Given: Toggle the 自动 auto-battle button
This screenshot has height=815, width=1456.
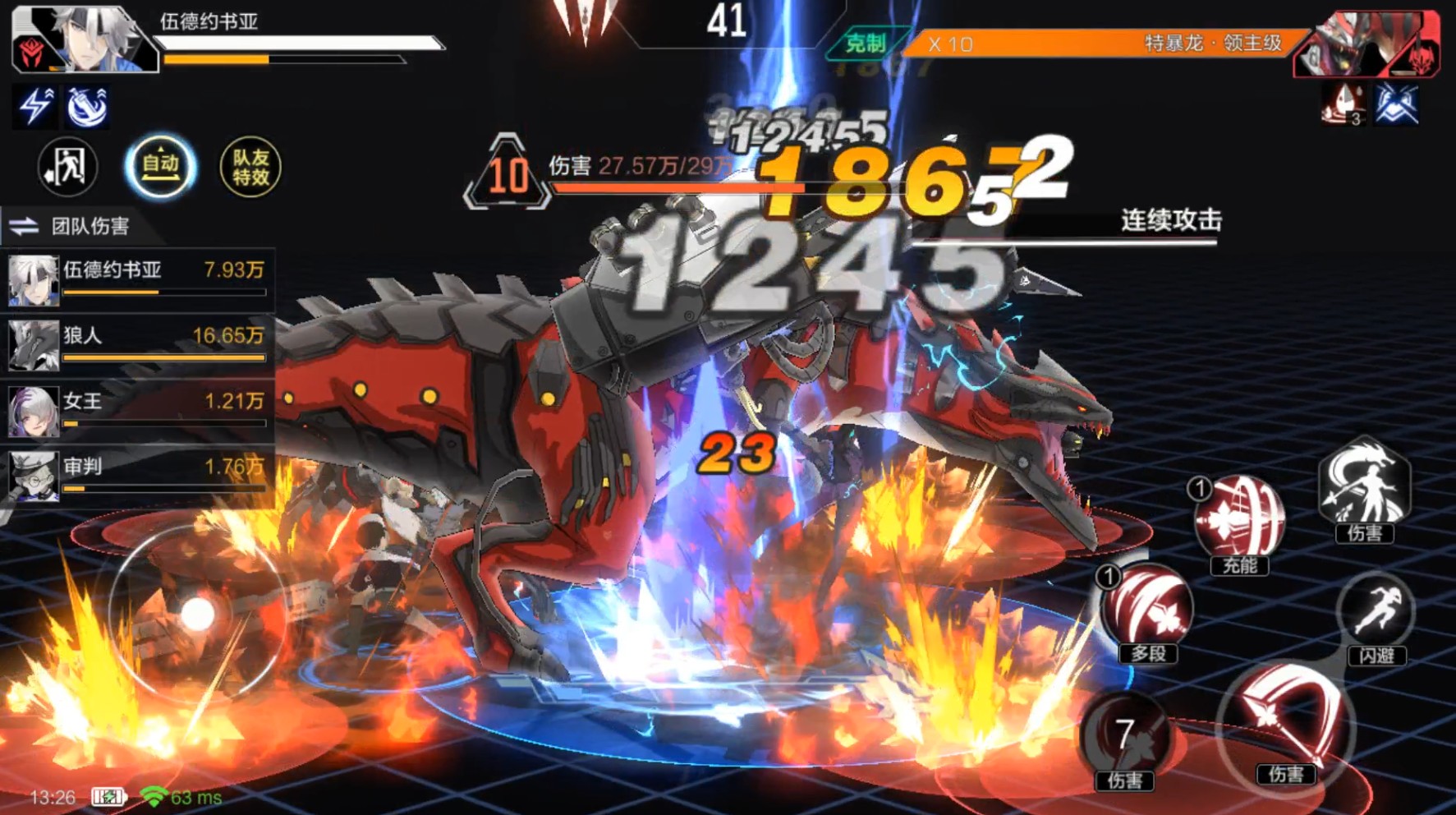Looking at the screenshot, I should tap(160, 167).
